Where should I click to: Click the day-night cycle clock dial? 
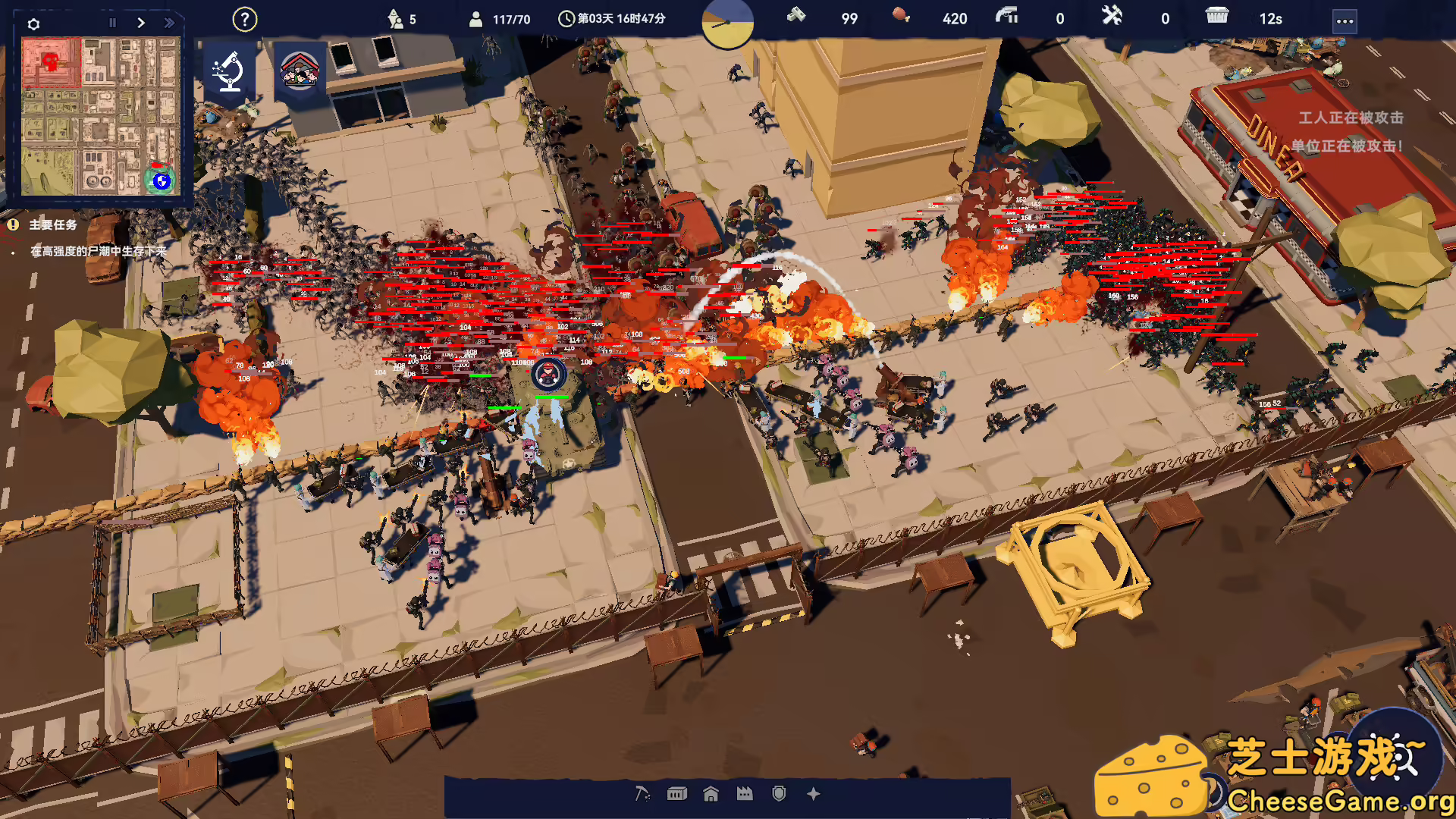click(x=727, y=24)
